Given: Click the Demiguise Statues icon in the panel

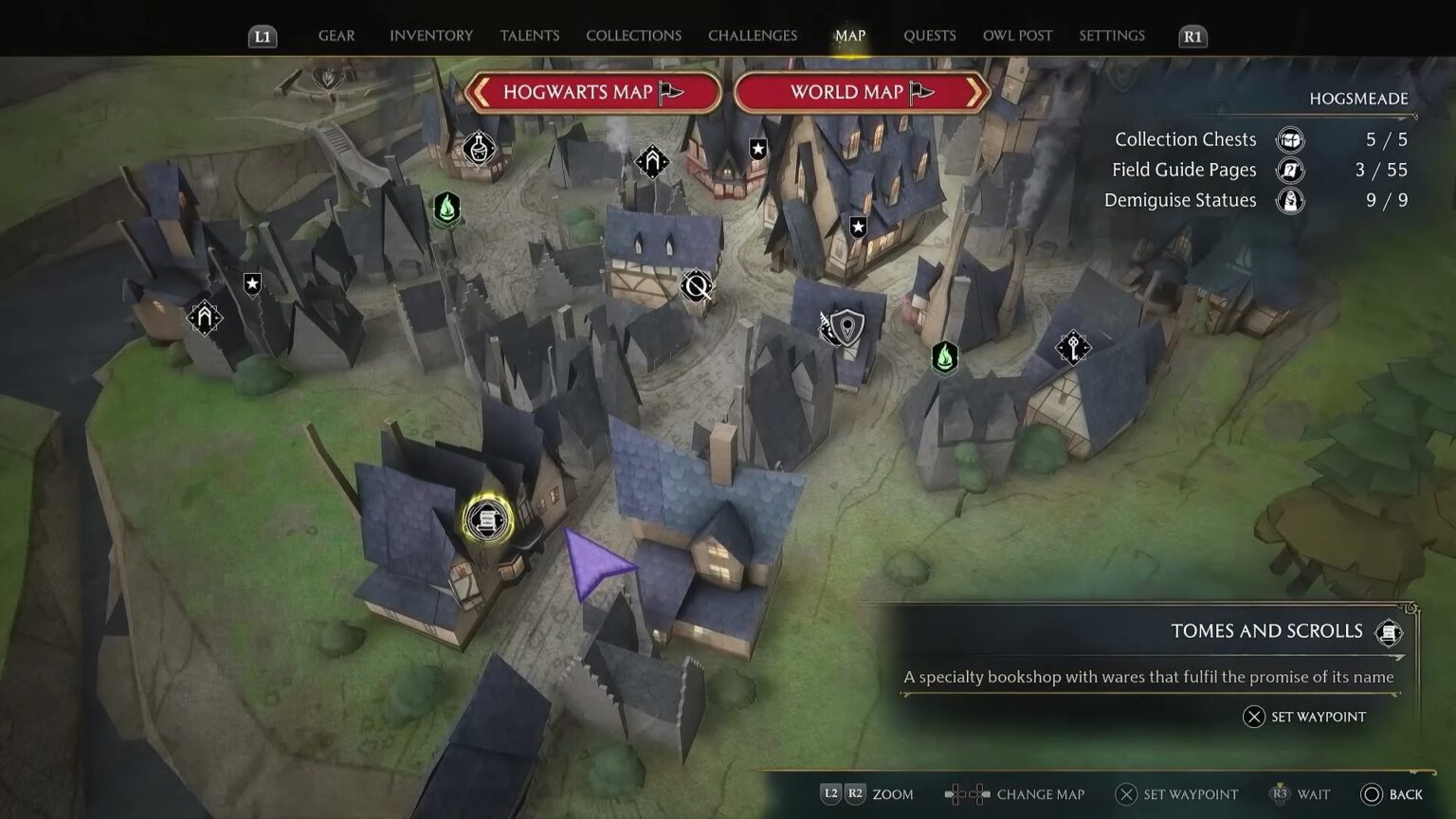Looking at the screenshot, I should pyautogui.click(x=1290, y=200).
